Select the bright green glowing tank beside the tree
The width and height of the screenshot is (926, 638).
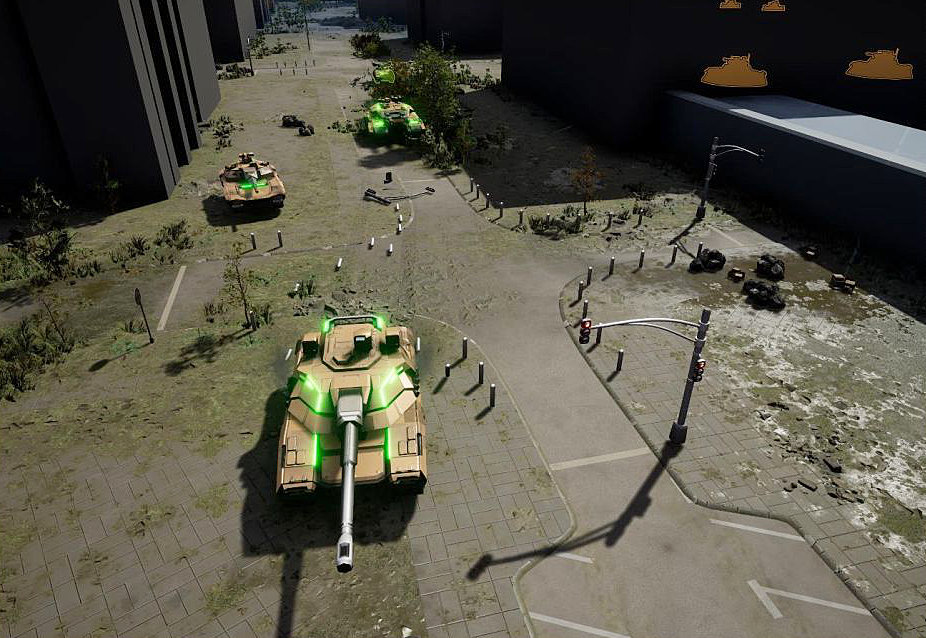click(394, 118)
